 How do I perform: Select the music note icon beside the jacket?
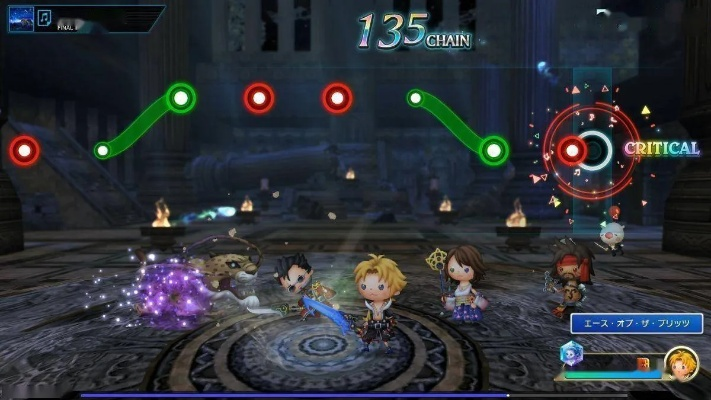click(46, 17)
